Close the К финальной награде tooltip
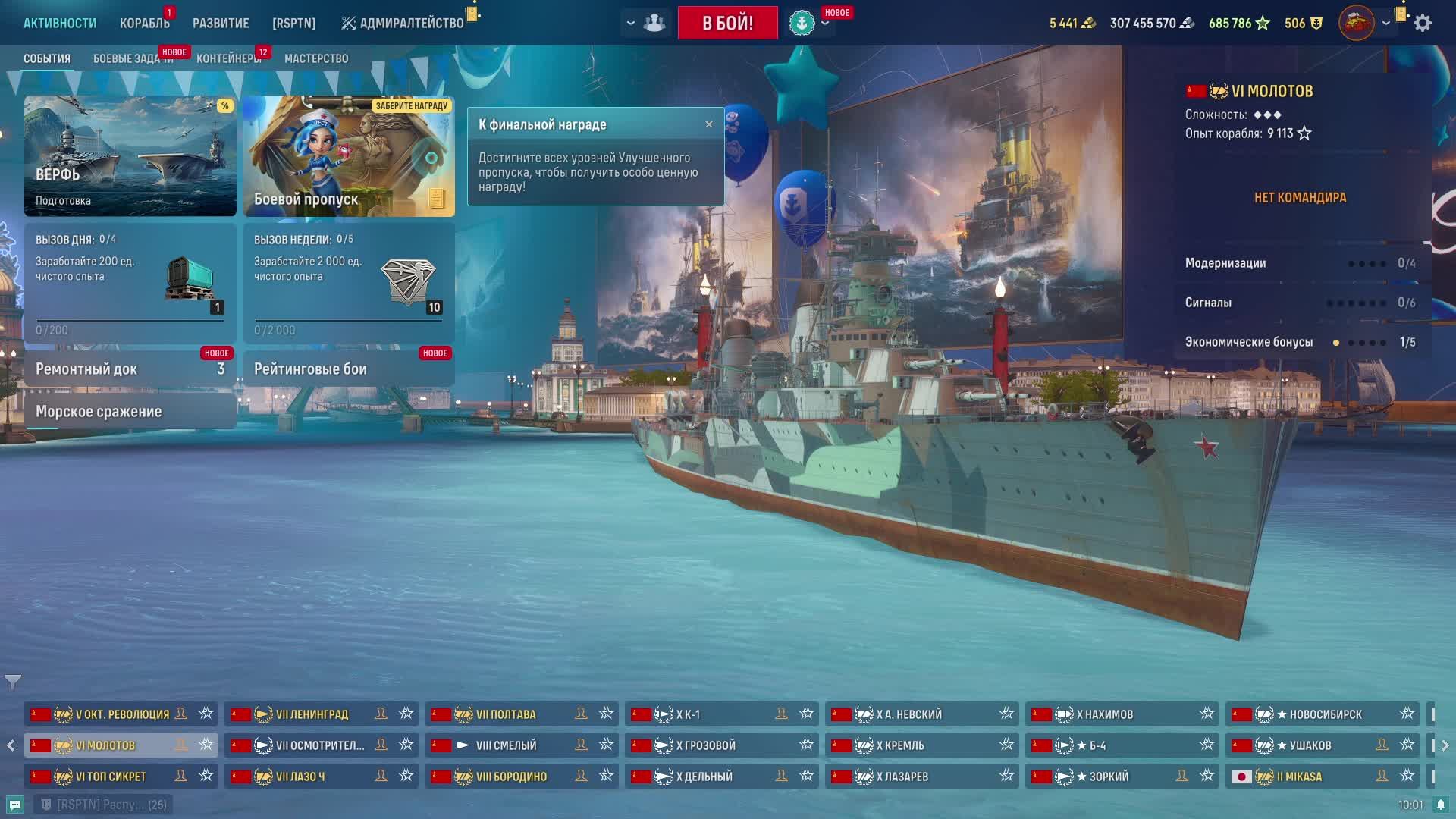The image size is (1456, 819). (709, 124)
